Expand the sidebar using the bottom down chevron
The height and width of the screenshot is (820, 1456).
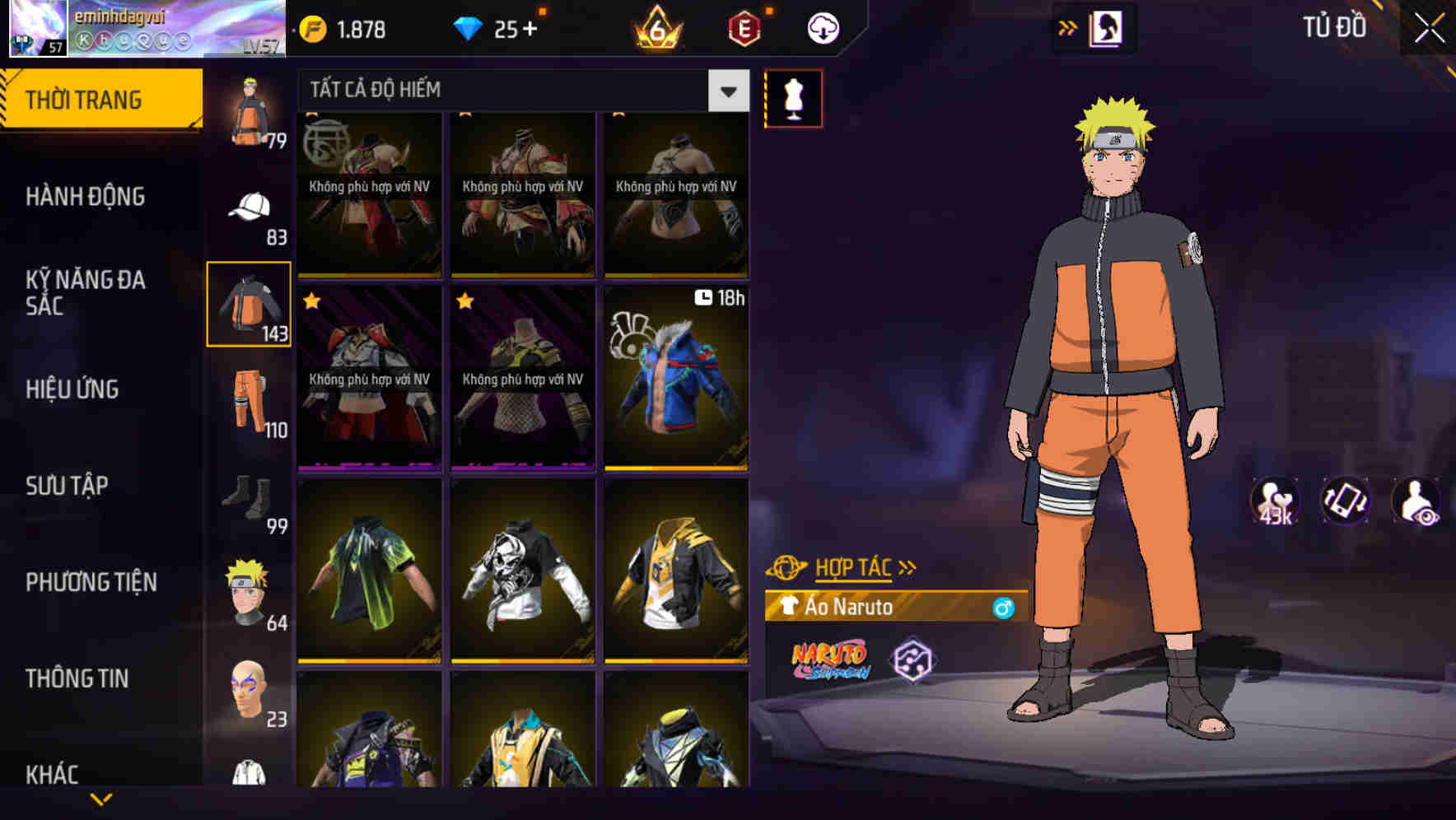click(100, 797)
